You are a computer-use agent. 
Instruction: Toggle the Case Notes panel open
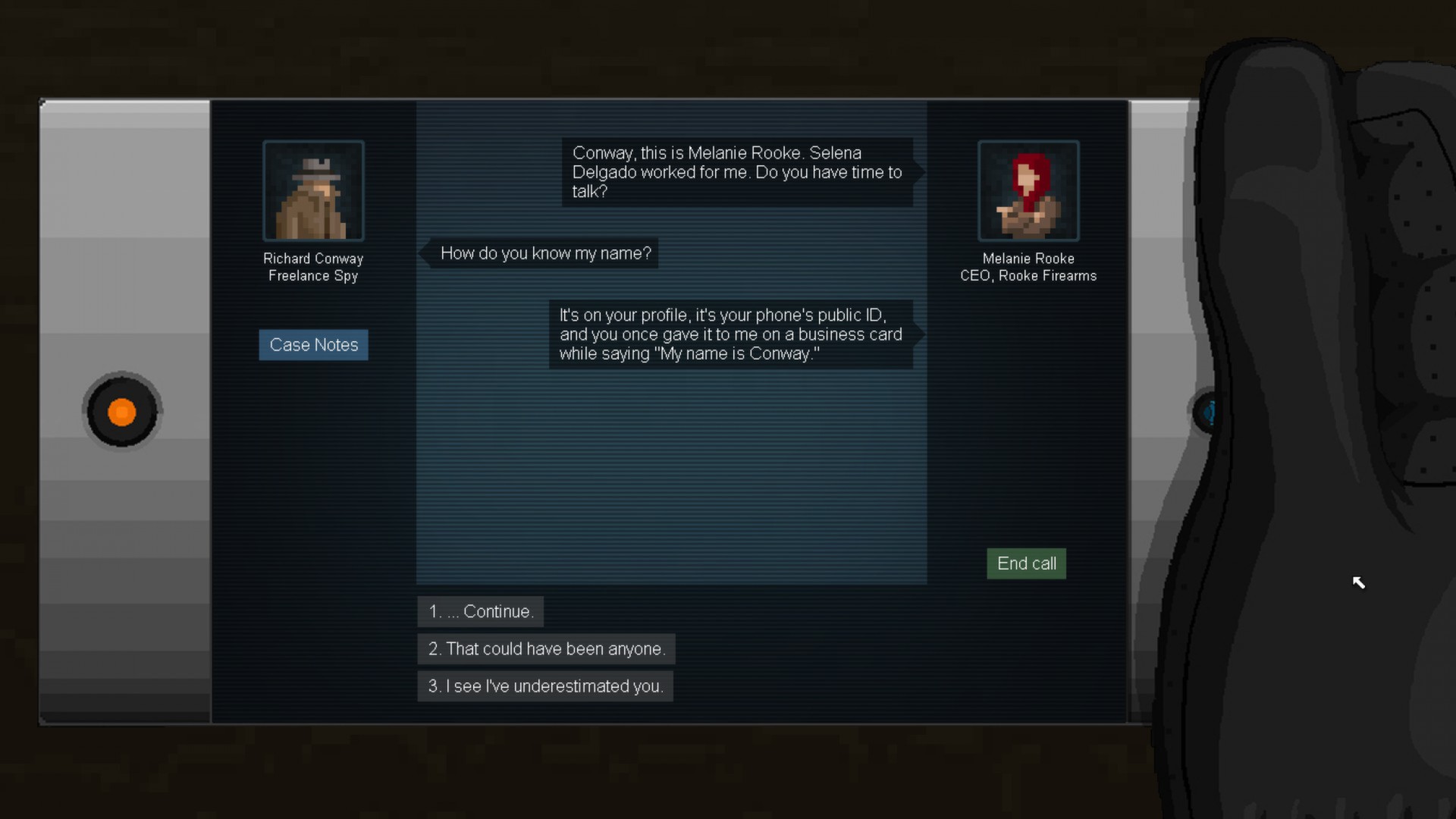pyautogui.click(x=313, y=344)
